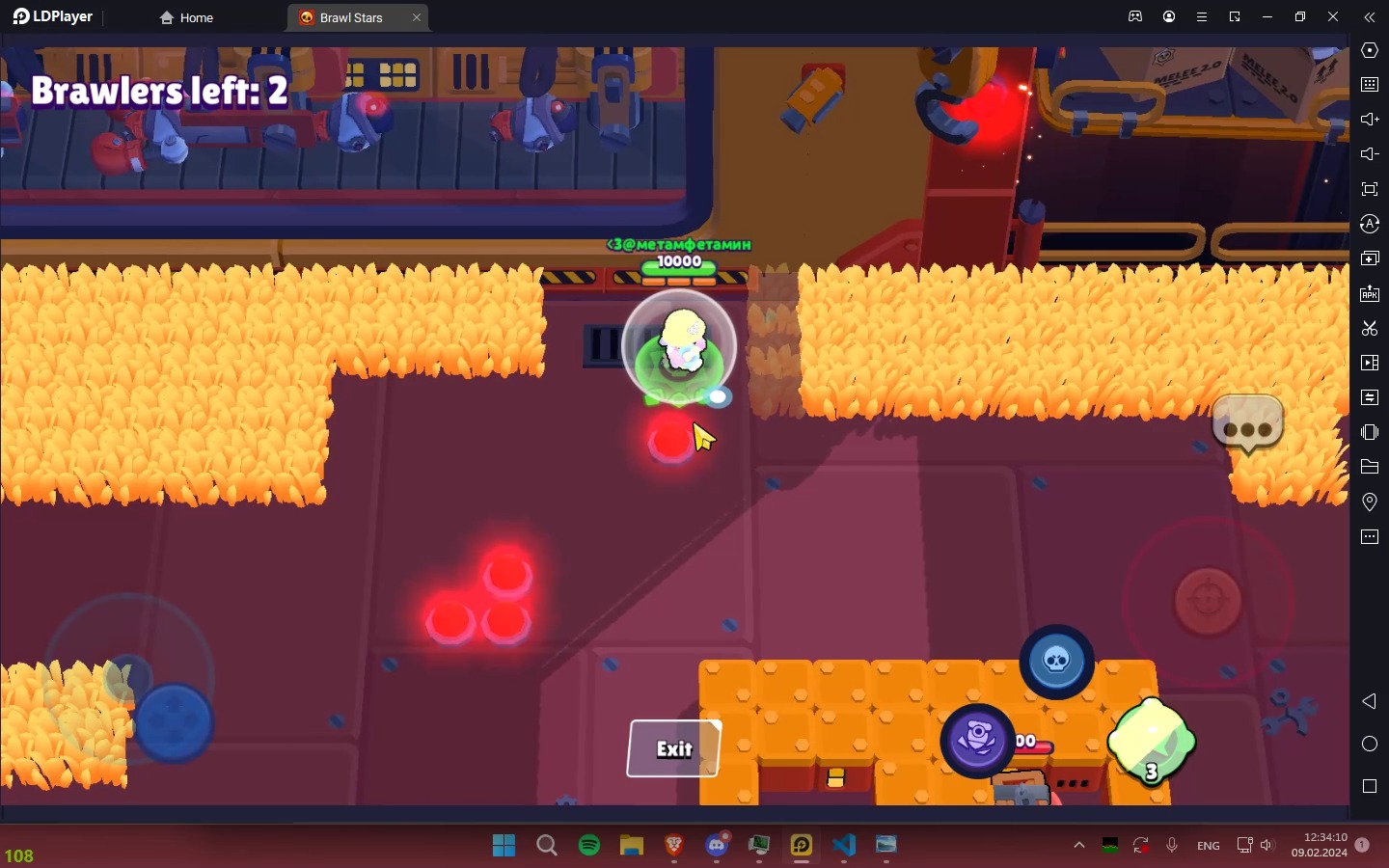Start the screen video recorder tool
Viewport: 1389px width, 868px height.
[x=1370, y=364]
